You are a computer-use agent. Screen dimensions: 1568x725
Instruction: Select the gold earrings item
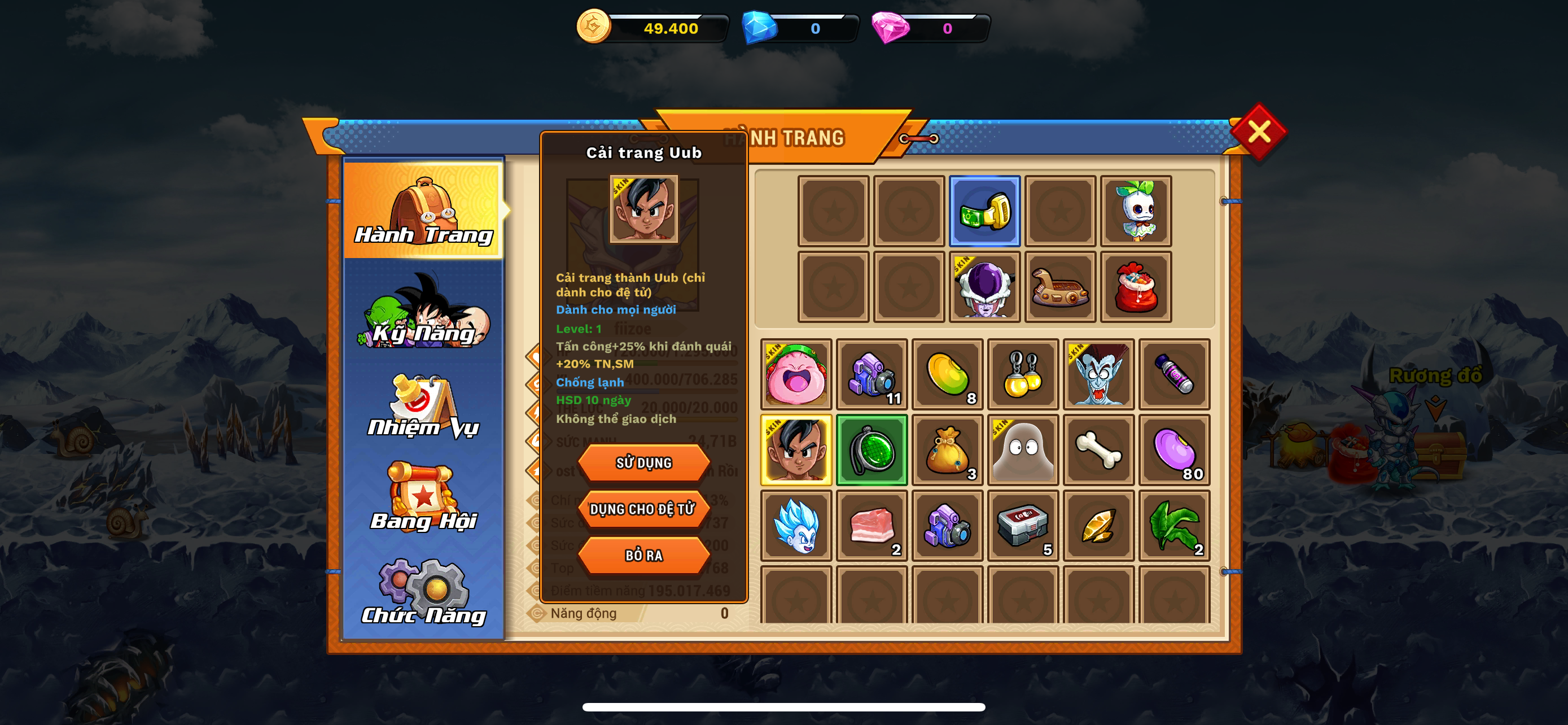1023,374
